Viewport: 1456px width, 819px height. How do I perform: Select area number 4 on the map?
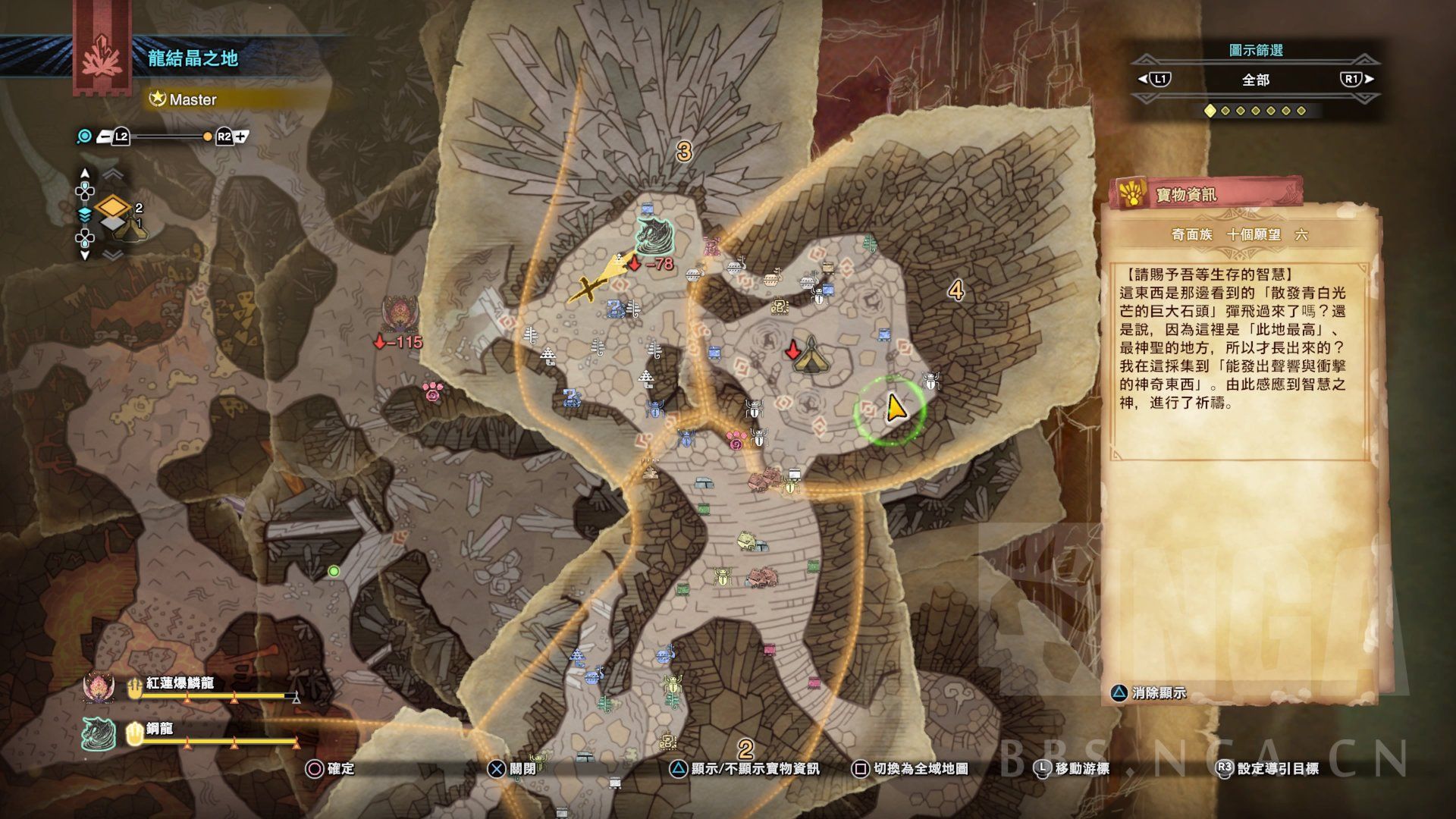click(x=955, y=290)
